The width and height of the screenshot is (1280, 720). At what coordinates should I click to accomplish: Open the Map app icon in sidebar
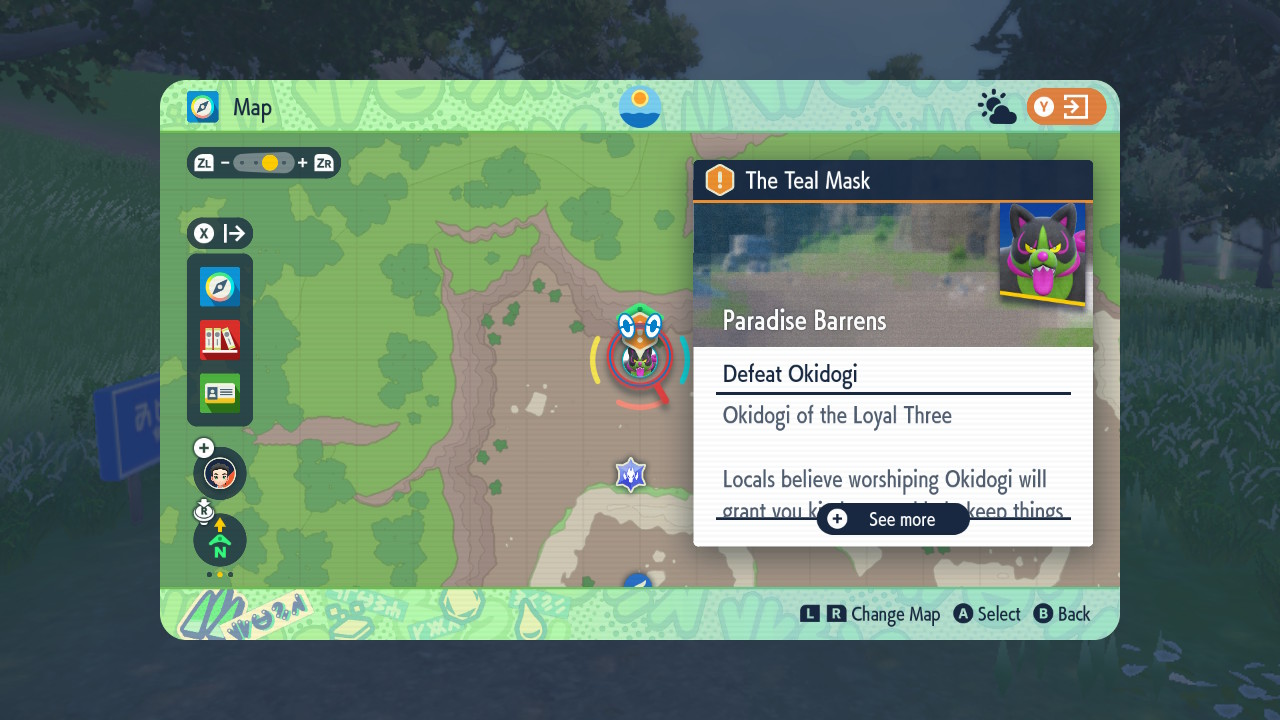coord(220,287)
